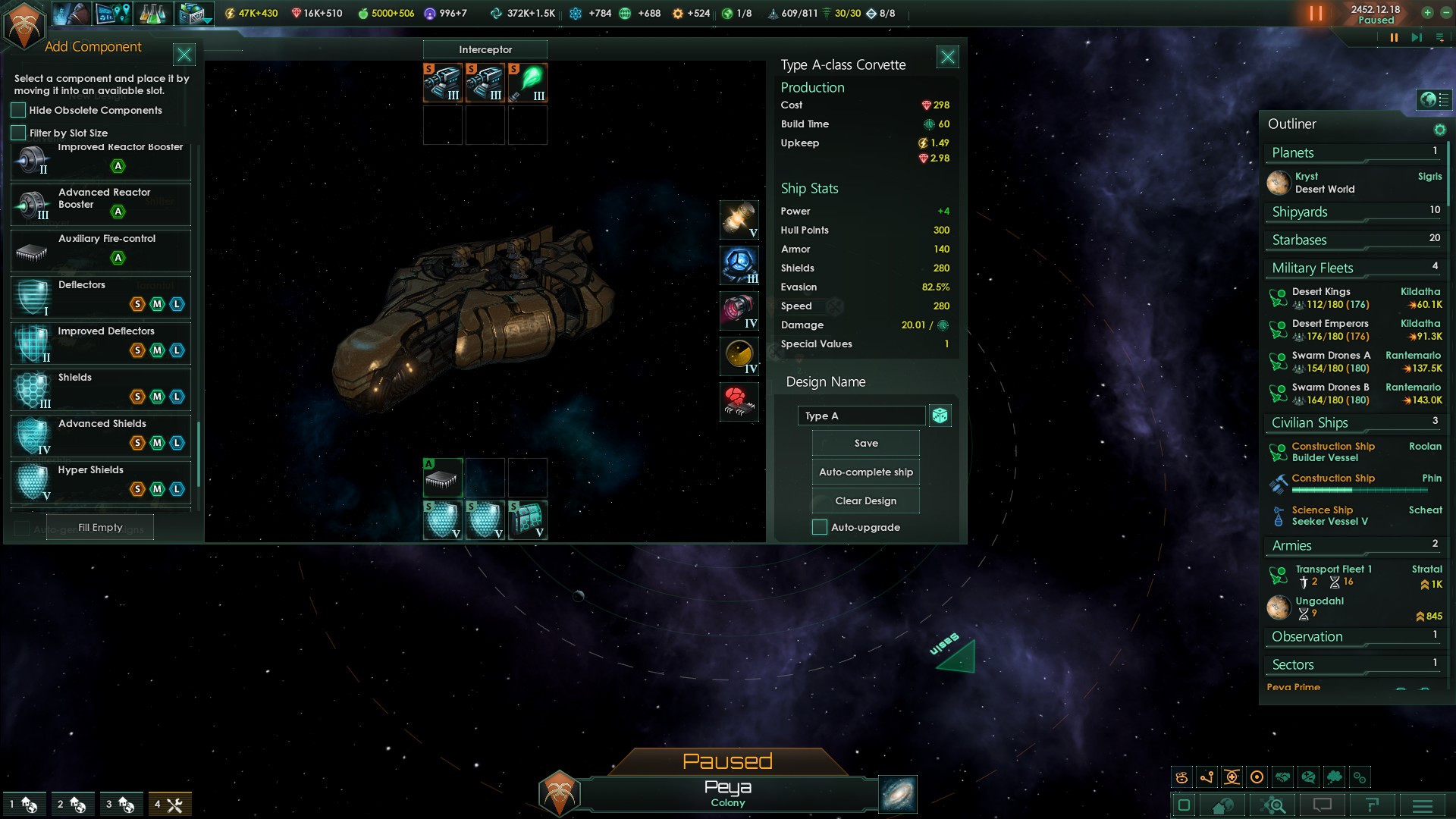Open Outliner settings gear
This screenshot has height=819, width=1456.
coord(1439,130)
